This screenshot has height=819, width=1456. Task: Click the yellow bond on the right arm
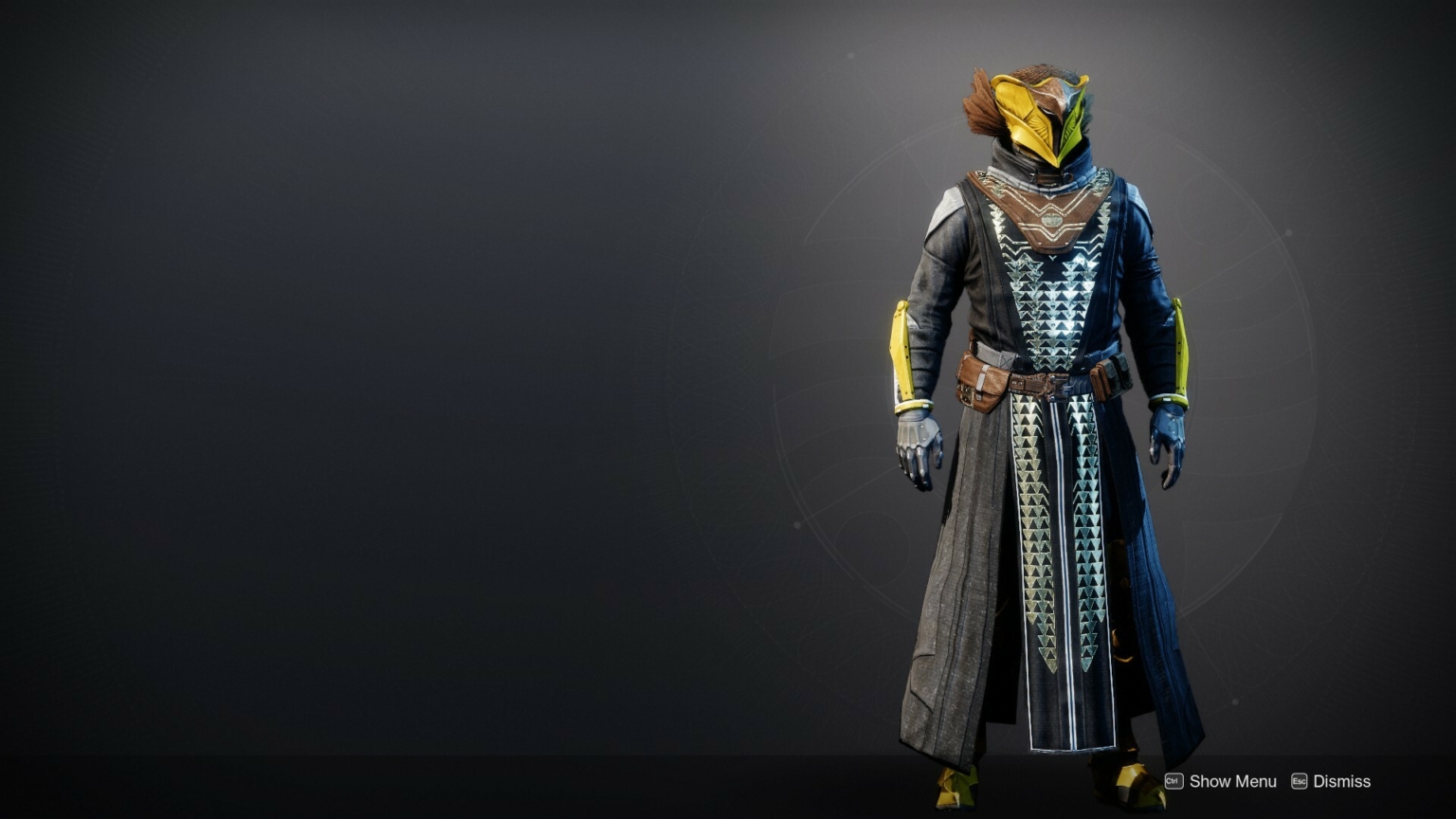pos(1180,351)
